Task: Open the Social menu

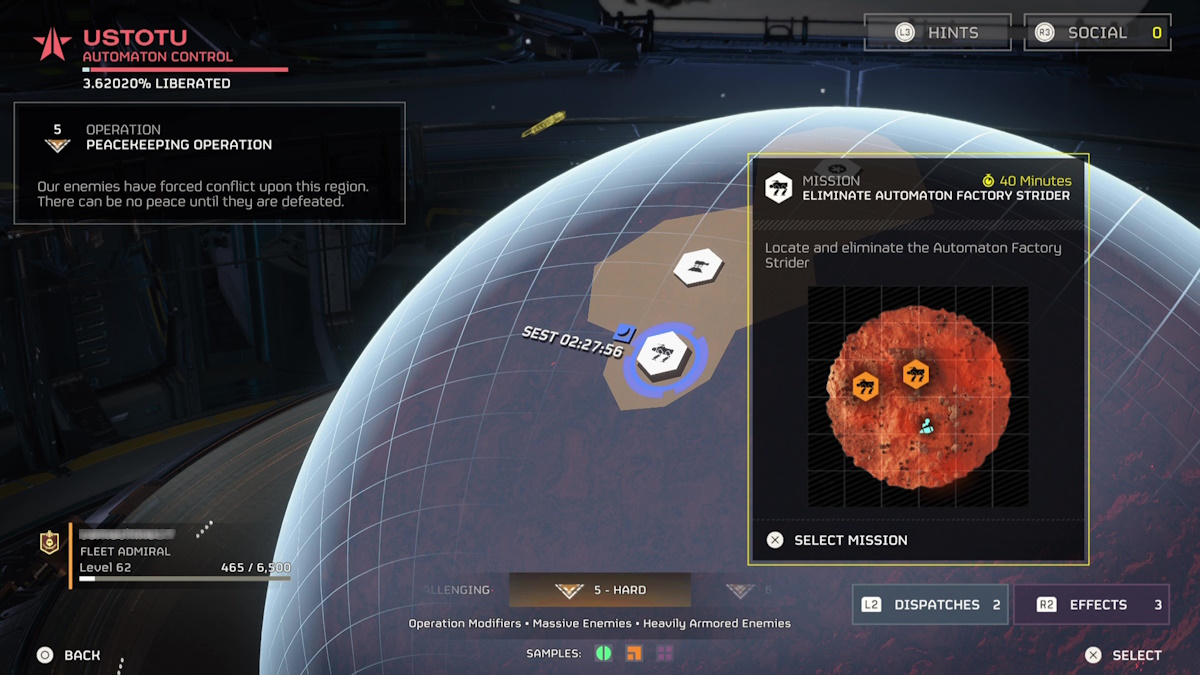Action: [x=1096, y=33]
